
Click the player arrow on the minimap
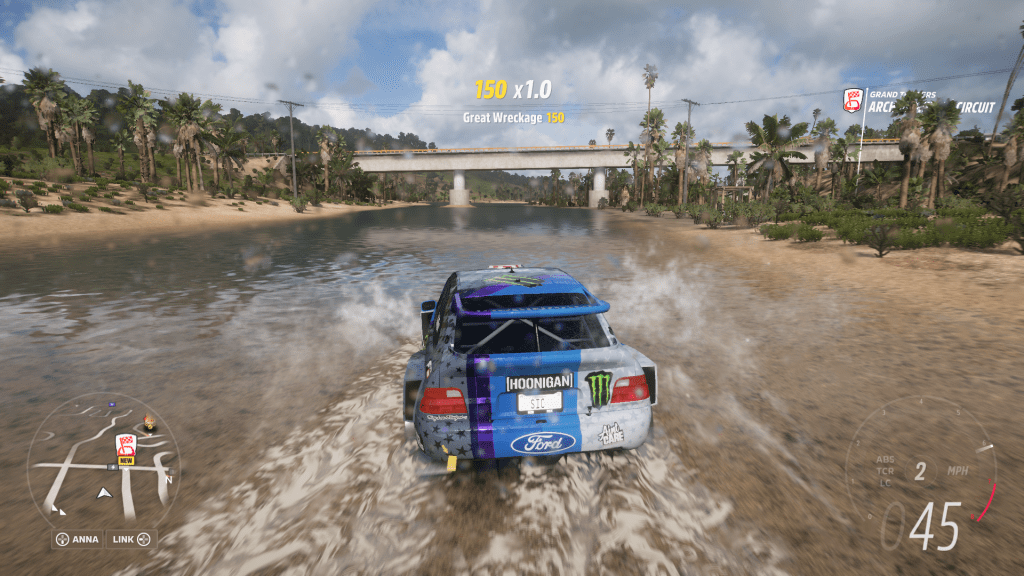[x=103, y=493]
